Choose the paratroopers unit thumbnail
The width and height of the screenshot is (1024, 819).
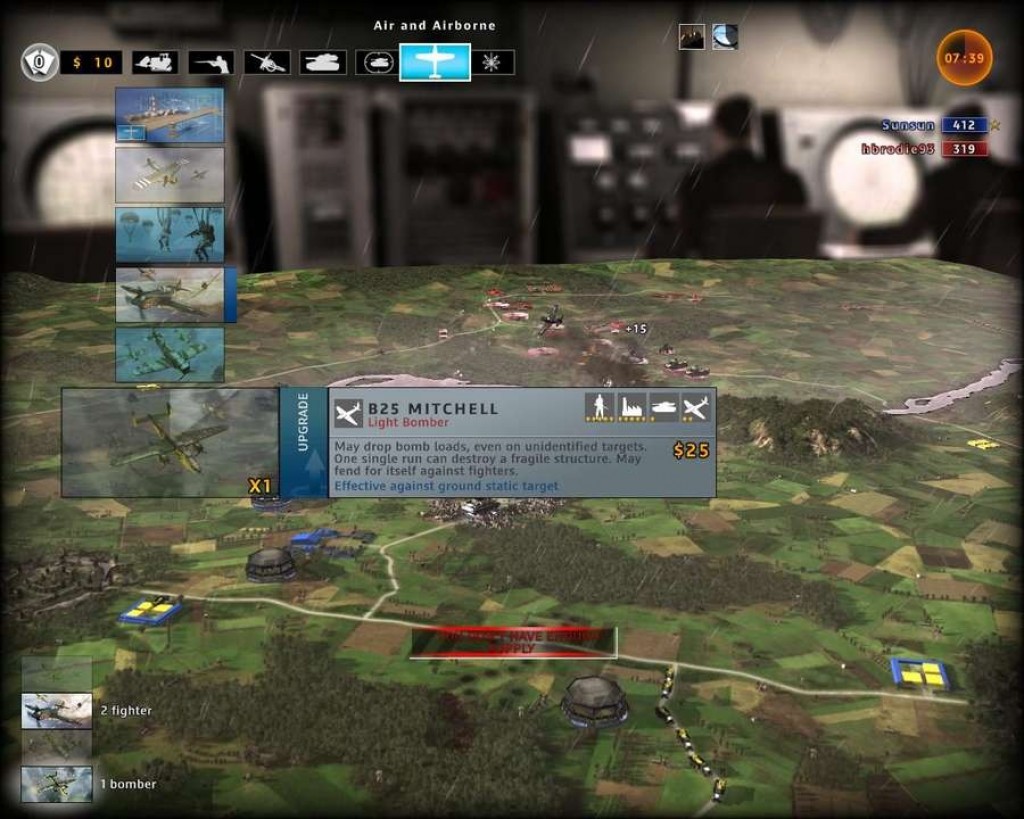[x=169, y=234]
